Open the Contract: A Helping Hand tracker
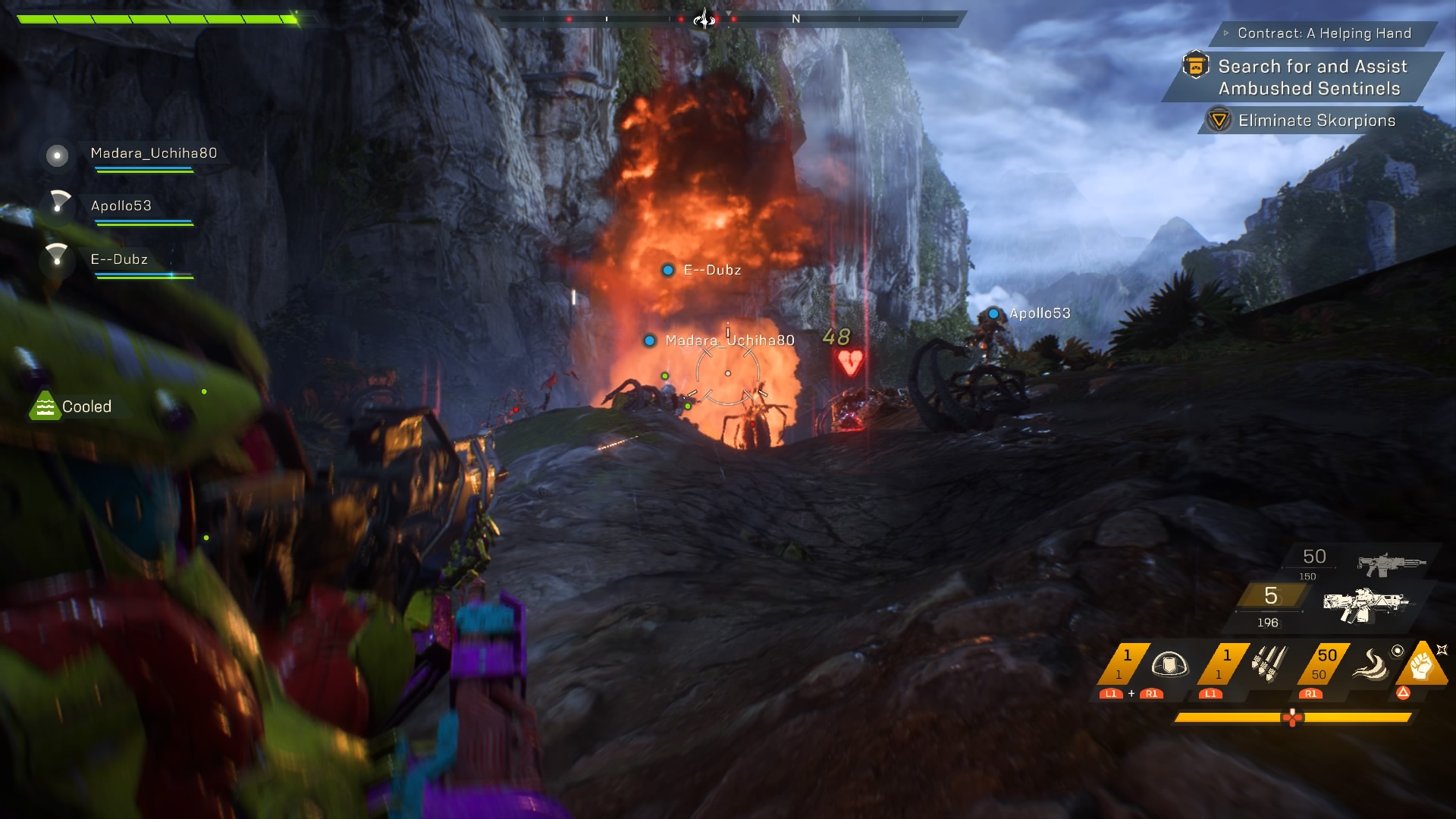The image size is (1456, 819). (1323, 33)
